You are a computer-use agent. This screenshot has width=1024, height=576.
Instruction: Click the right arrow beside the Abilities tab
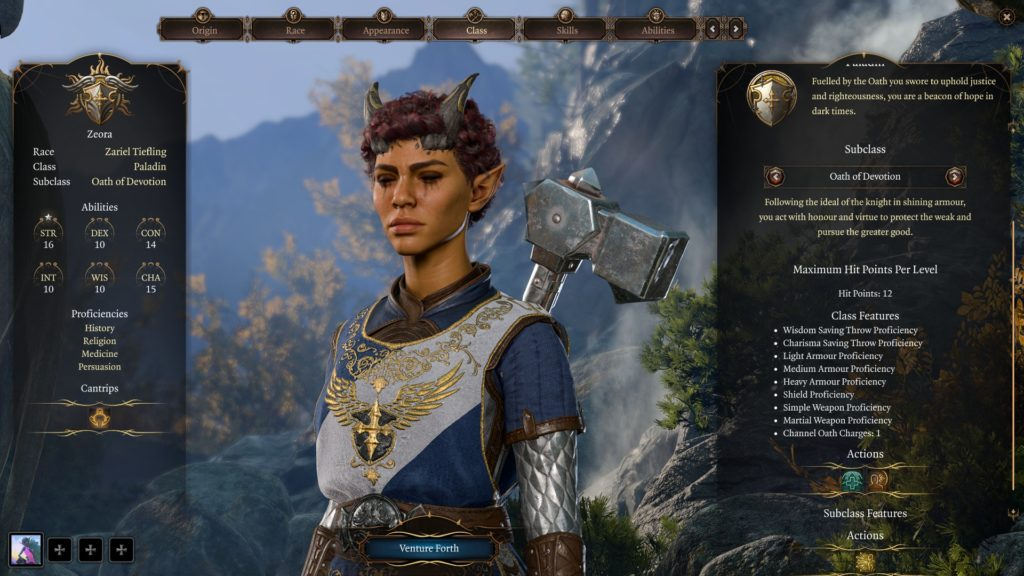click(x=736, y=29)
